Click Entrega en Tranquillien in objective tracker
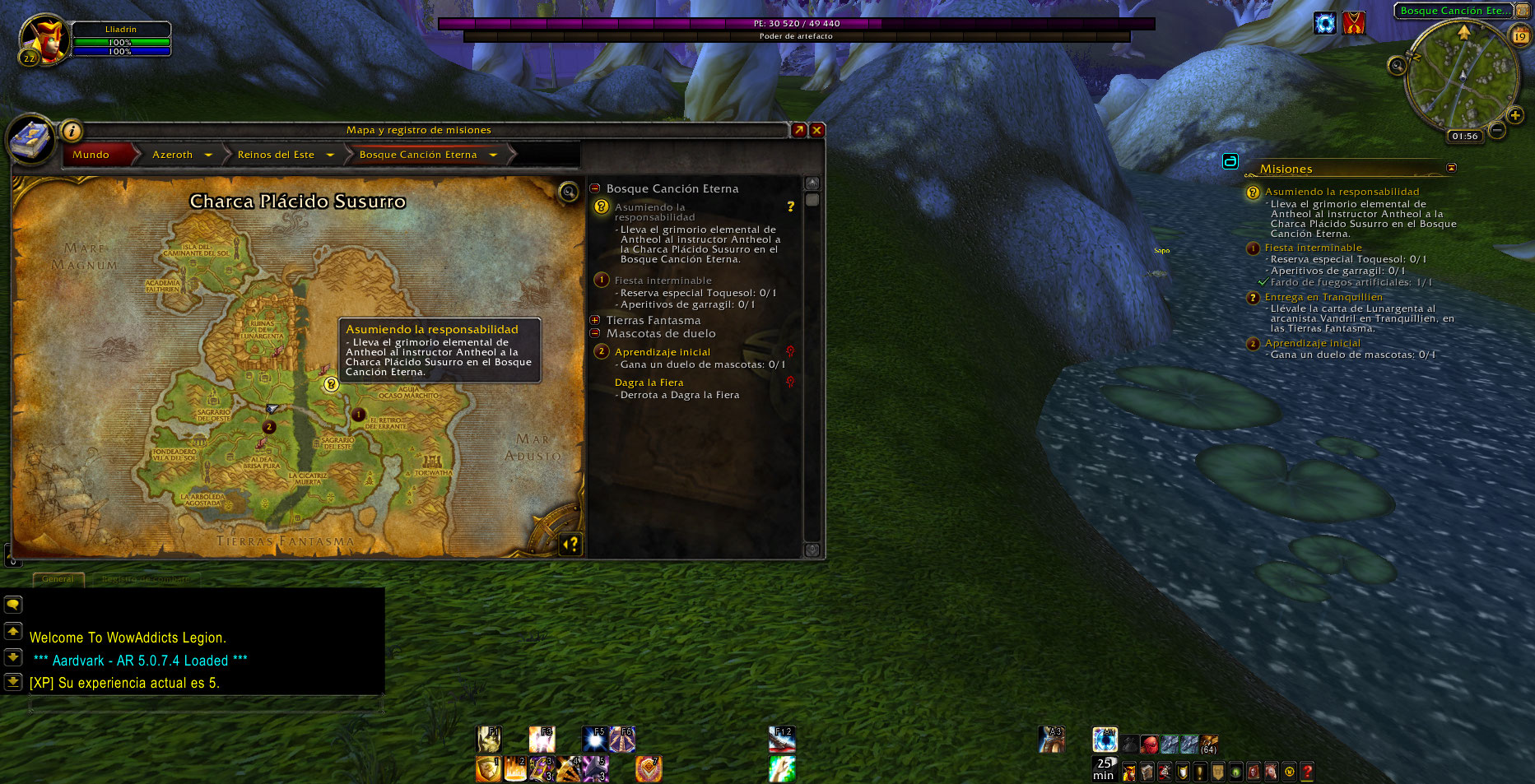Screen dimensions: 1535x784 point(1323,297)
